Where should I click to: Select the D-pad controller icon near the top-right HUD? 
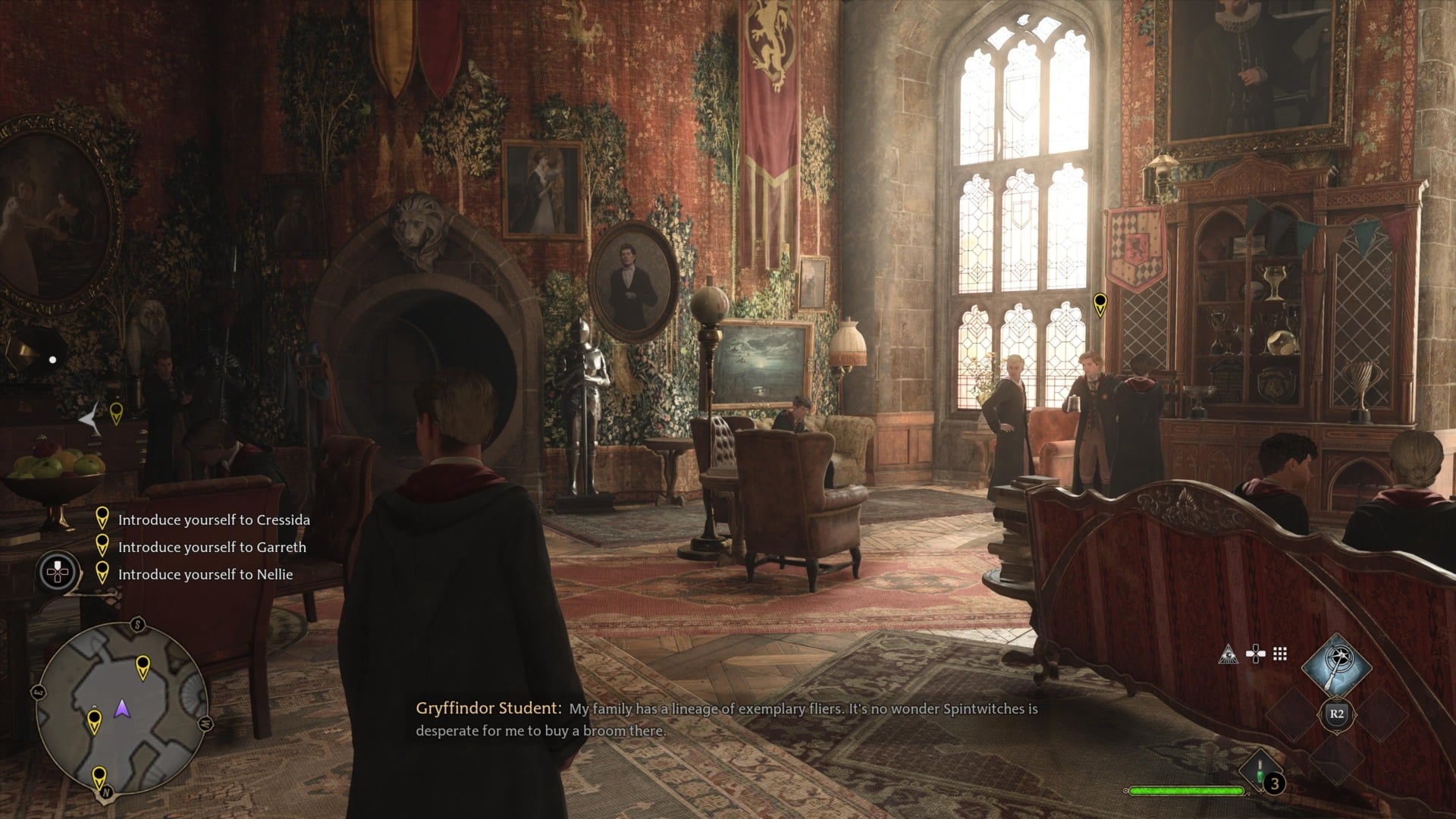click(x=1256, y=654)
